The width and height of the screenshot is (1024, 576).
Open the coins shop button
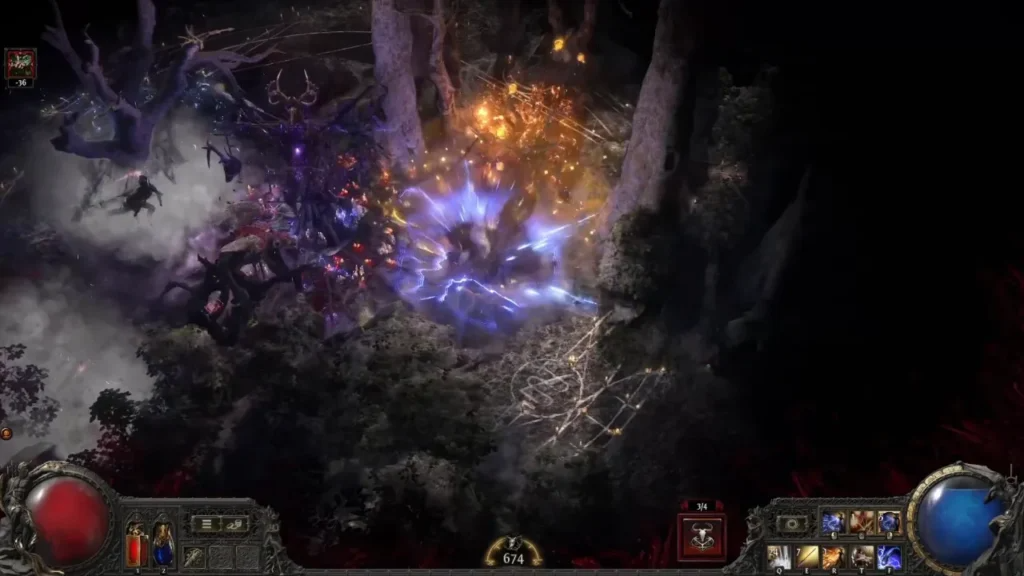(235, 523)
